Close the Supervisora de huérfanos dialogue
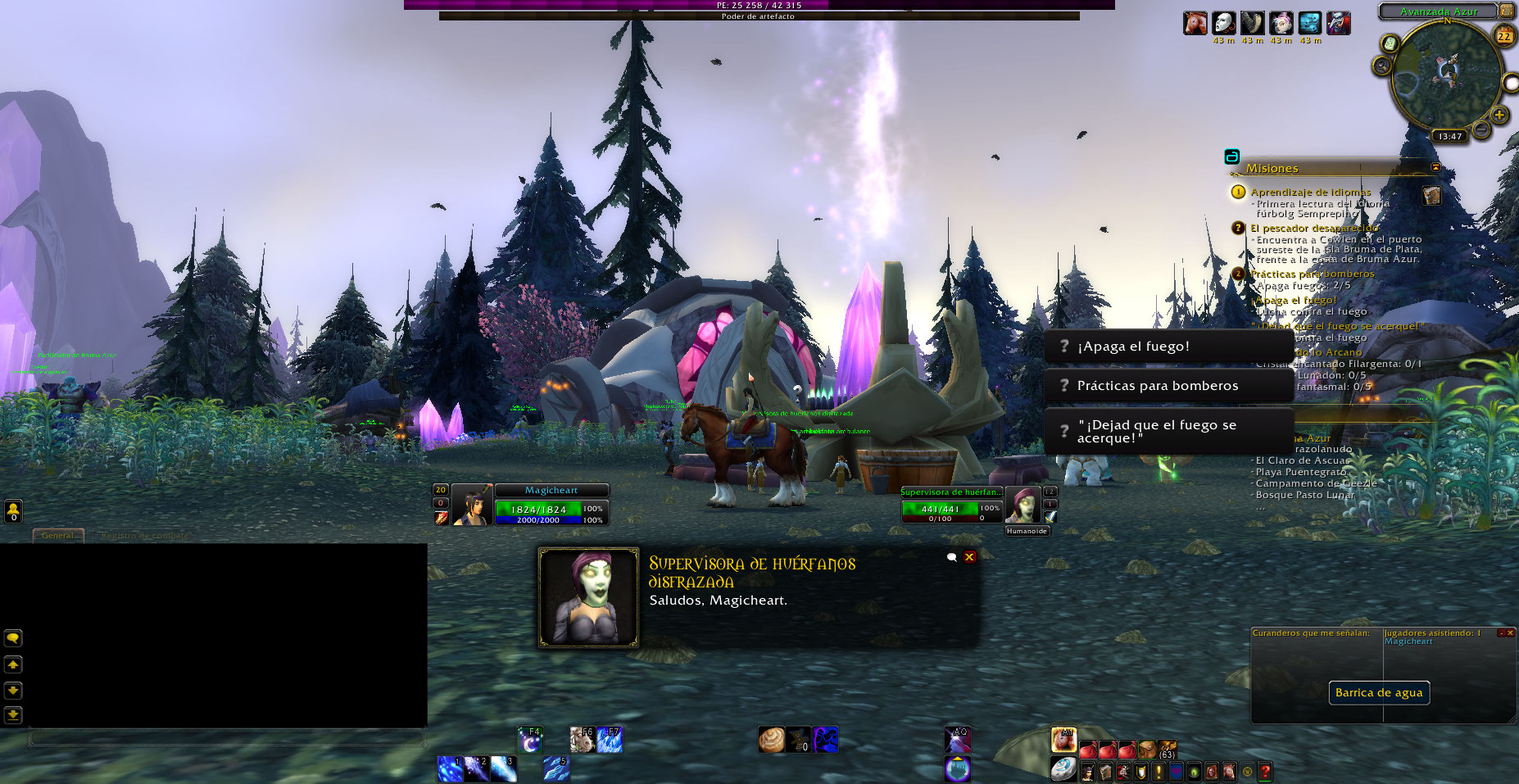This screenshot has width=1519, height=784. click(x=969, y=557)
